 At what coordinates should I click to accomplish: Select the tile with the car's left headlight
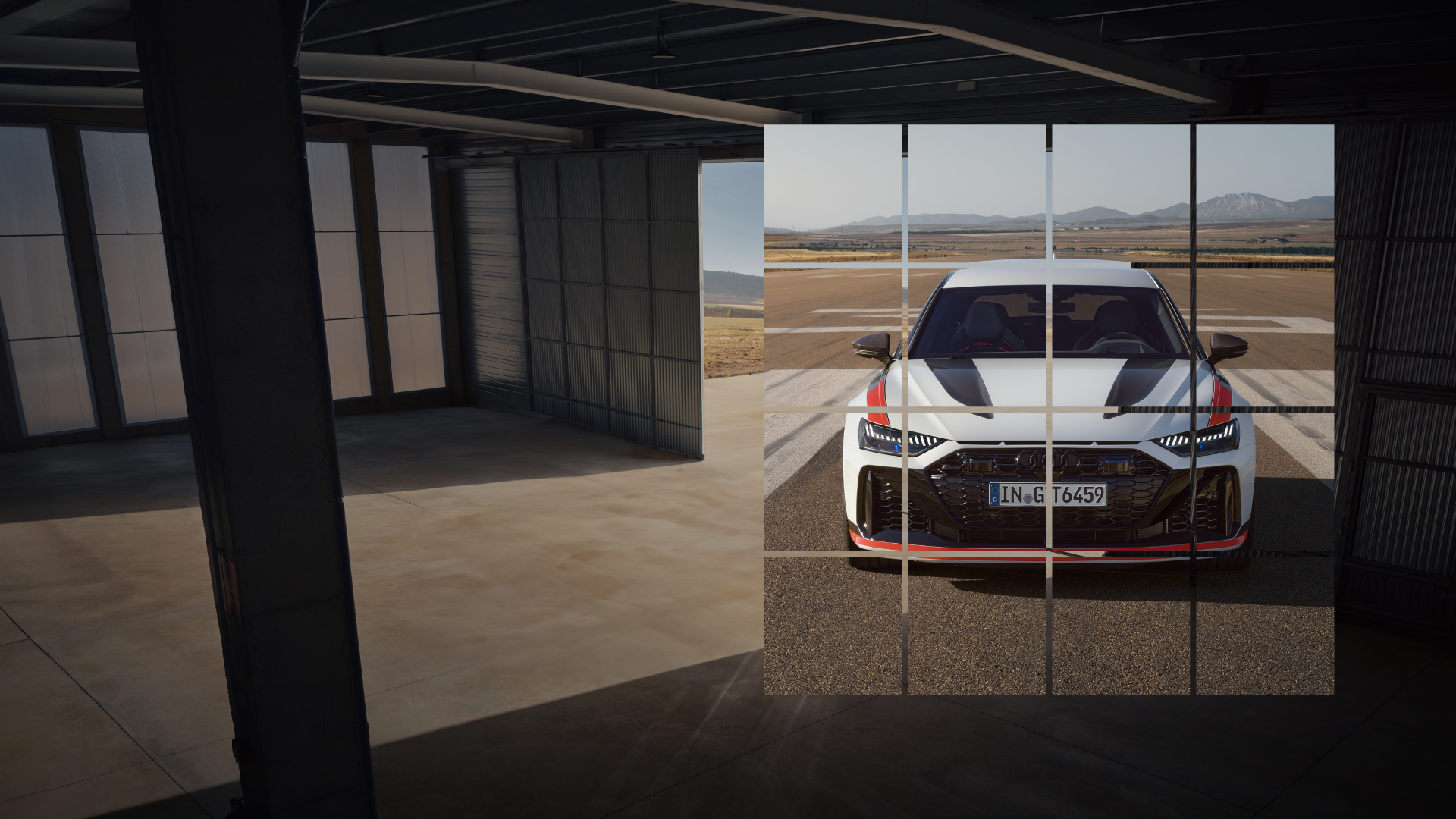[x=834, y=482]
